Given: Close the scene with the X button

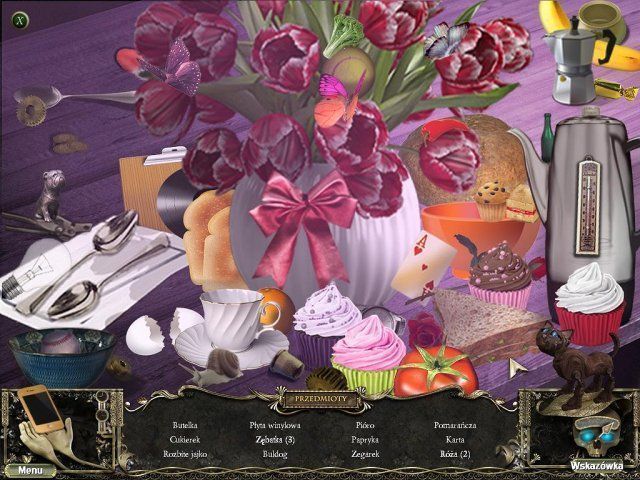Looking at the screenshot, I should point(20,19).
